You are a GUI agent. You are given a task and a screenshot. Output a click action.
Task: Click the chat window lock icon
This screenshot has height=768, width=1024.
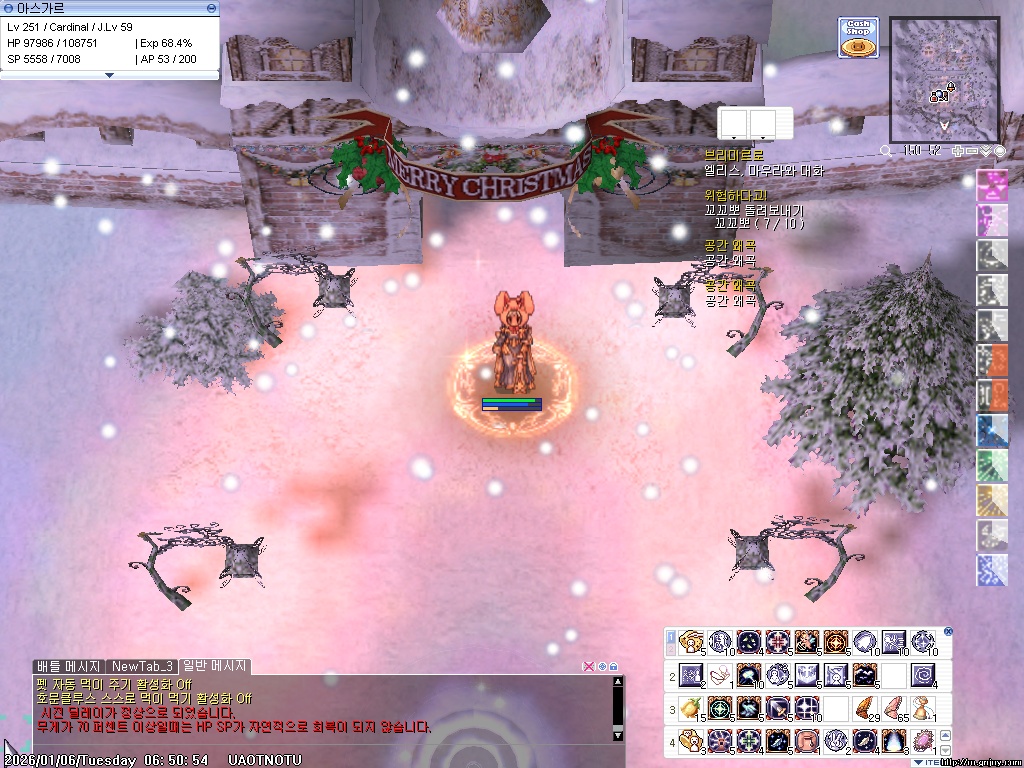[614, 666]
